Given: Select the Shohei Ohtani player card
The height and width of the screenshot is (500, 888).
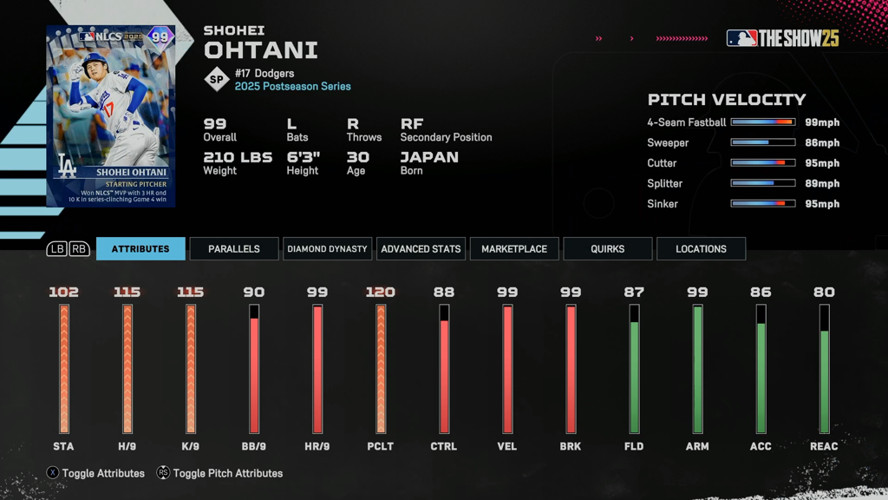Looking at the screenshot, I should 111,116.
